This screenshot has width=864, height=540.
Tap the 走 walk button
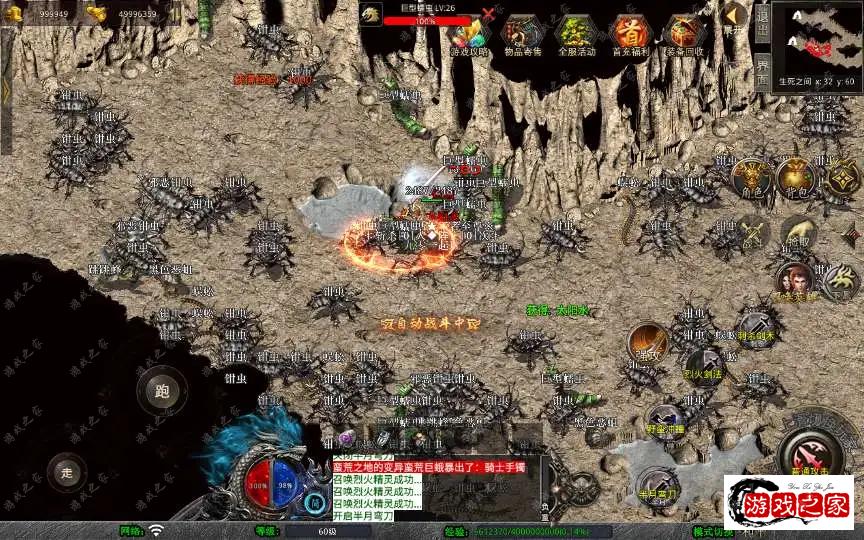68,471
